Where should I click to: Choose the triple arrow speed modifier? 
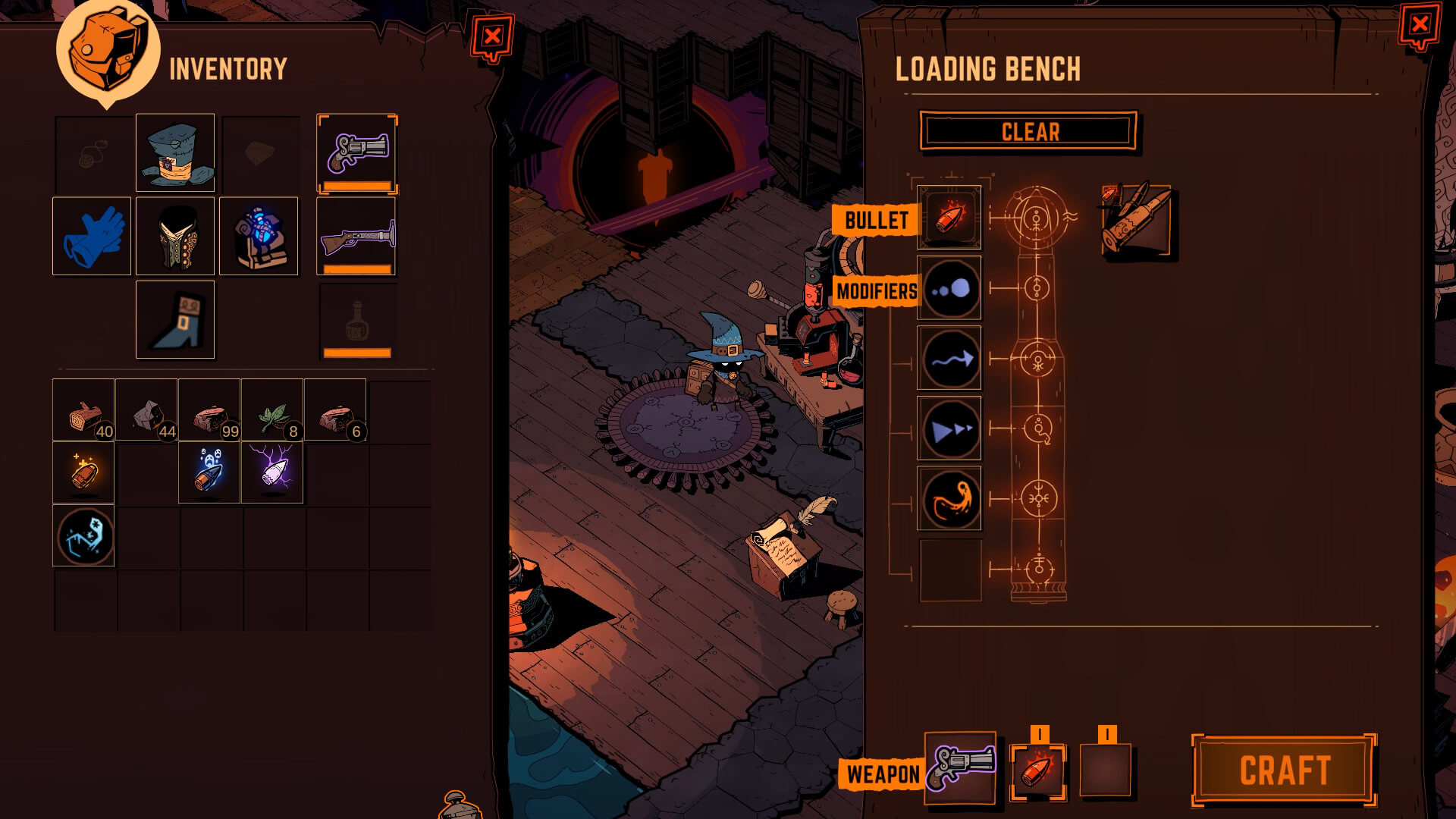(x=949, y=428)
